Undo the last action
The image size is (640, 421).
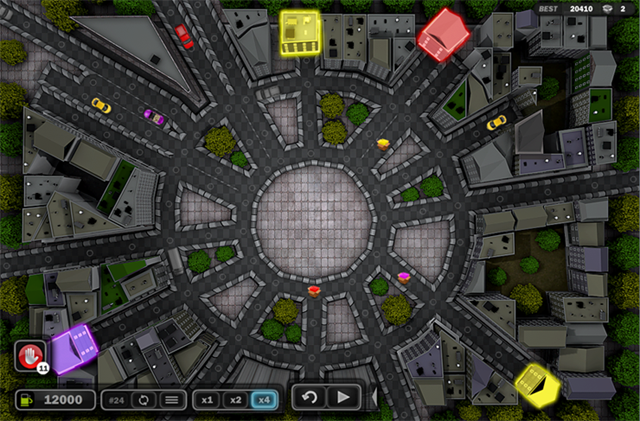[x=310, y=397]
